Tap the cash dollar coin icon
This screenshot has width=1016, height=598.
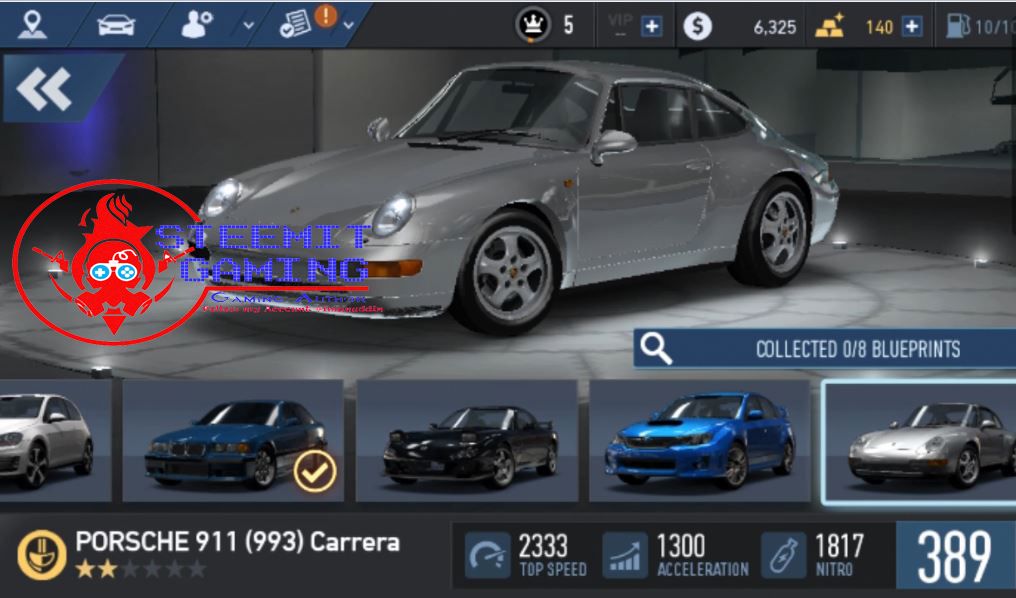699,26
